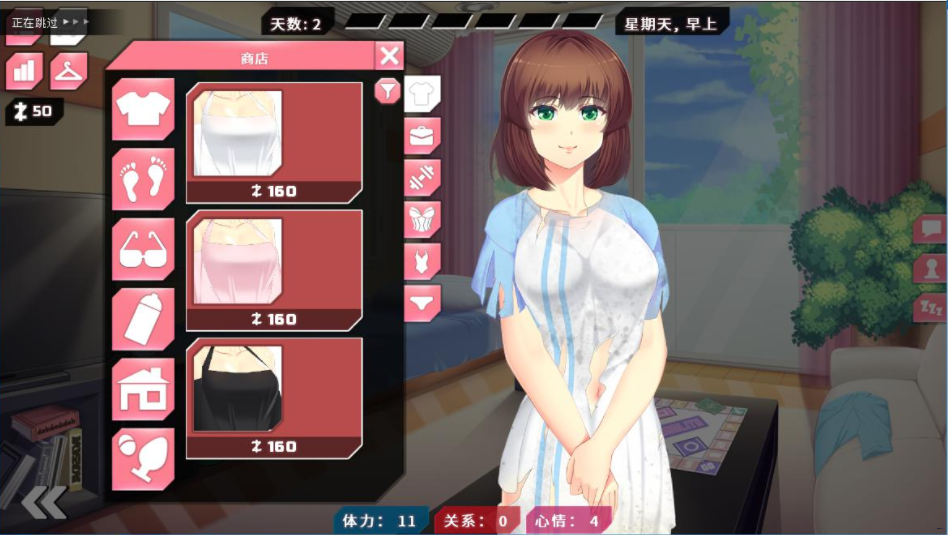The height and width of the screenshot is (535, 948).
Task: Choose the black top shop item
Action: point(274,397)
